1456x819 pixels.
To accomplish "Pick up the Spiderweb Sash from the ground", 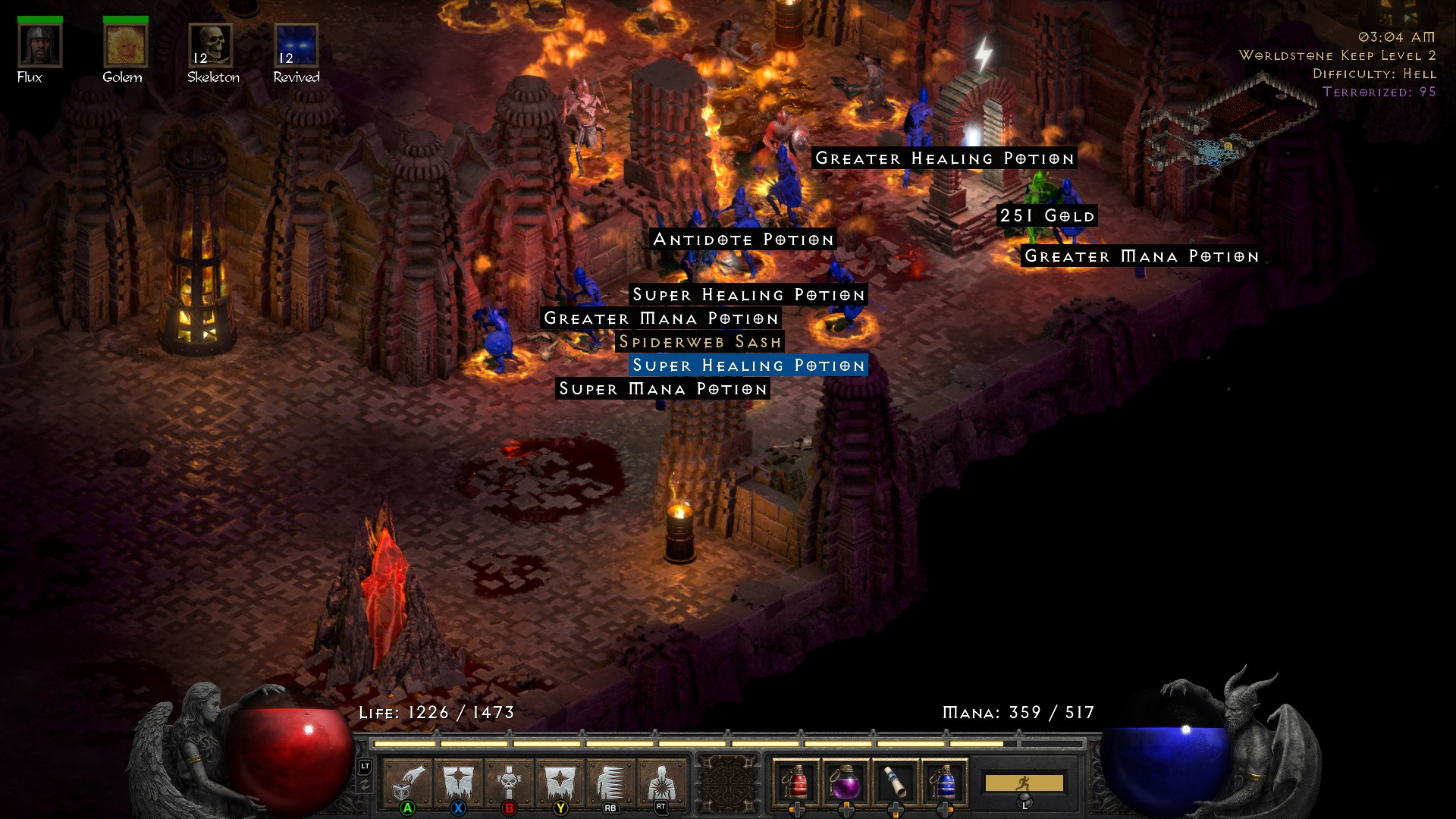I will click(x=701, y=342).
